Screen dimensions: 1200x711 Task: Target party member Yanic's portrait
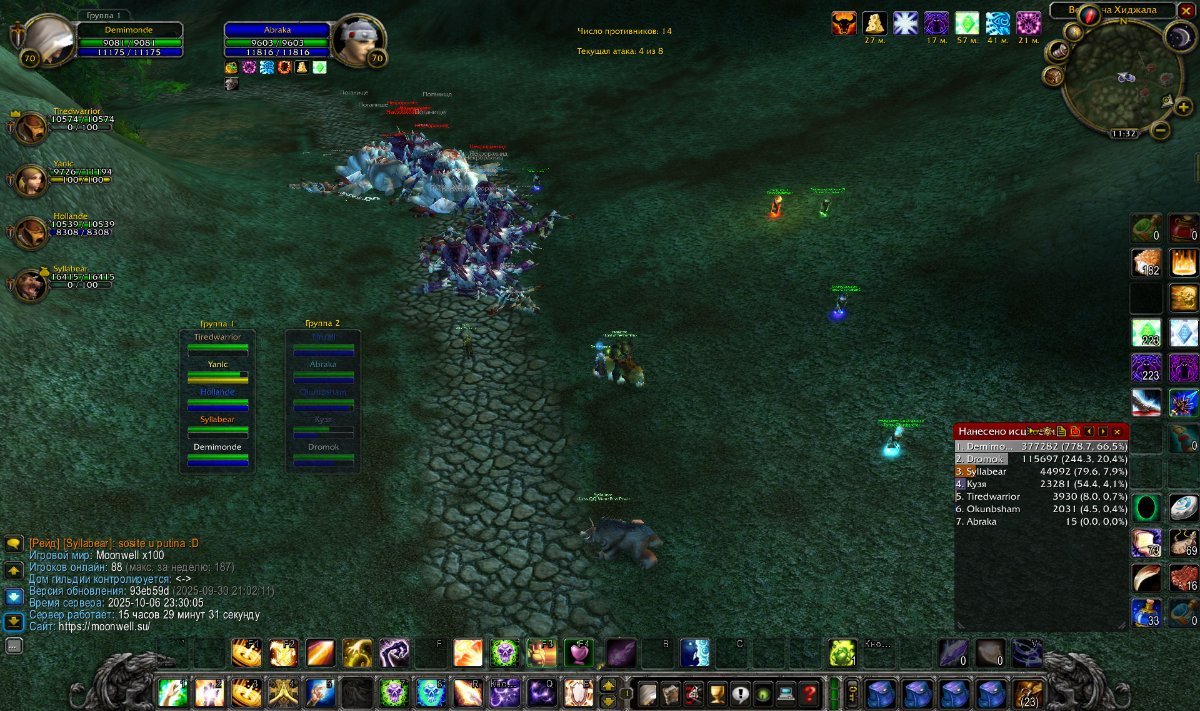point(32,180)
